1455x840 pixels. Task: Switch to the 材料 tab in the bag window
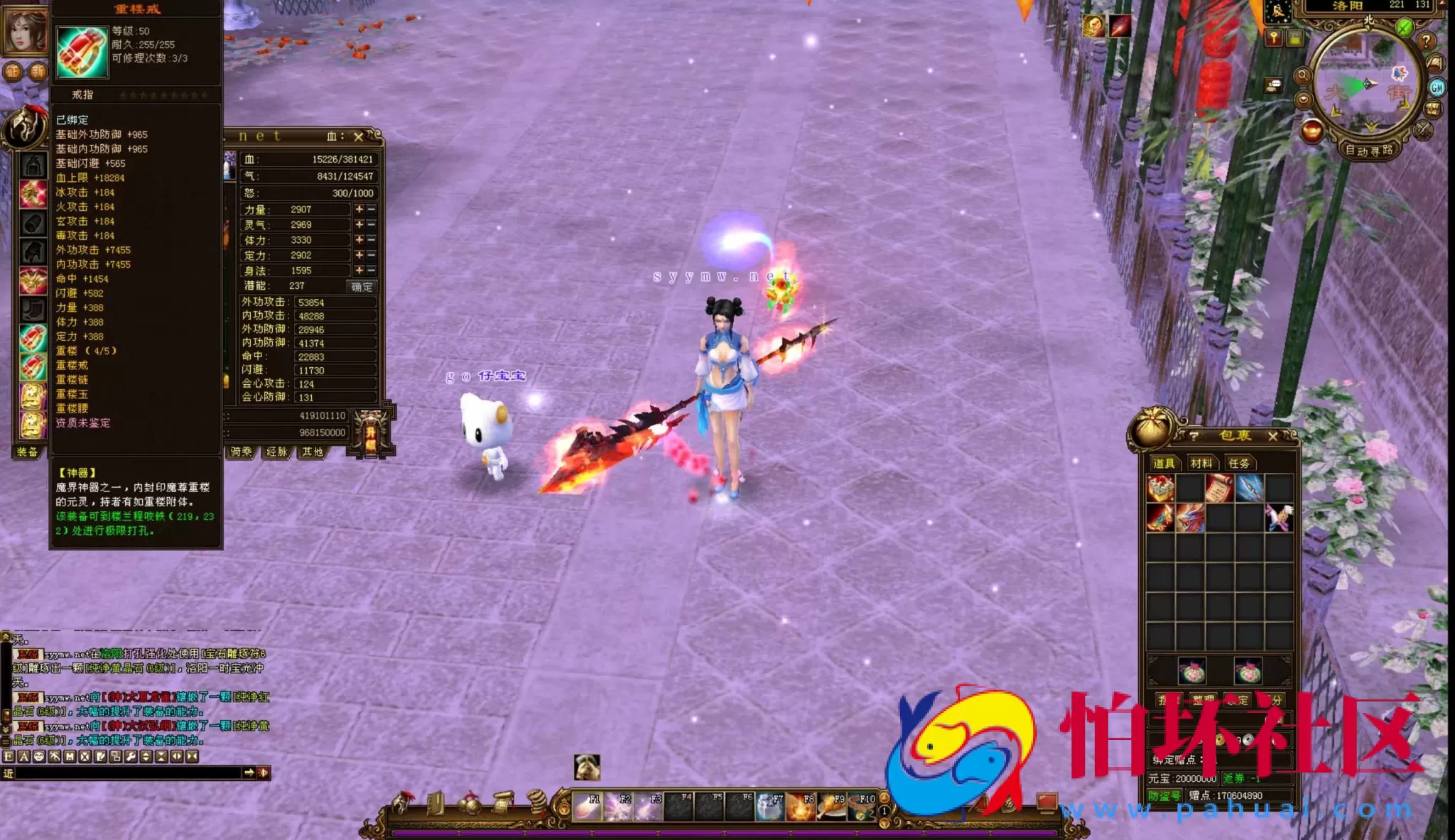(1201, 464)
